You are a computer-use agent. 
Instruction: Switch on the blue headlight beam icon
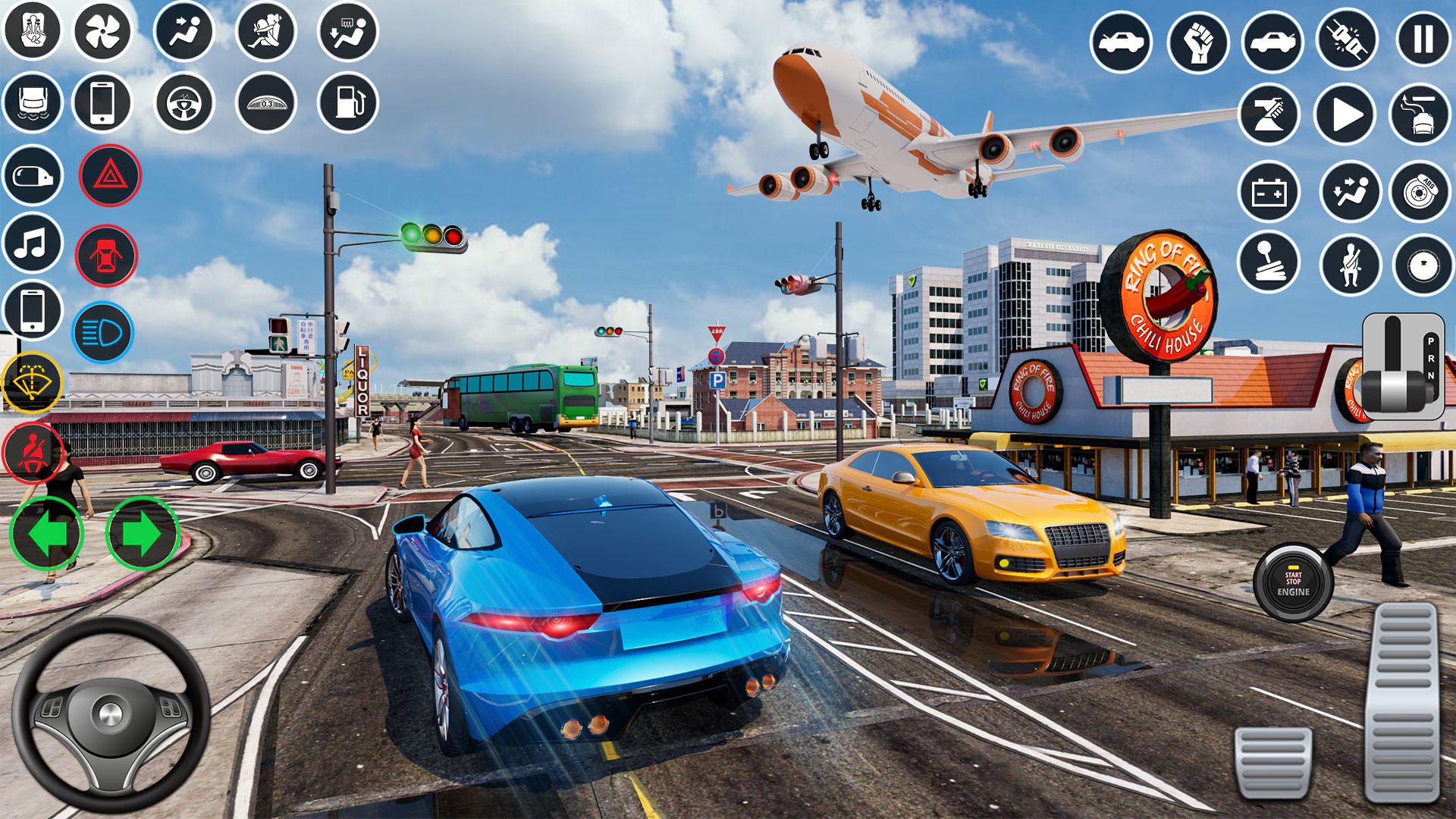click(x=102, y=333)
